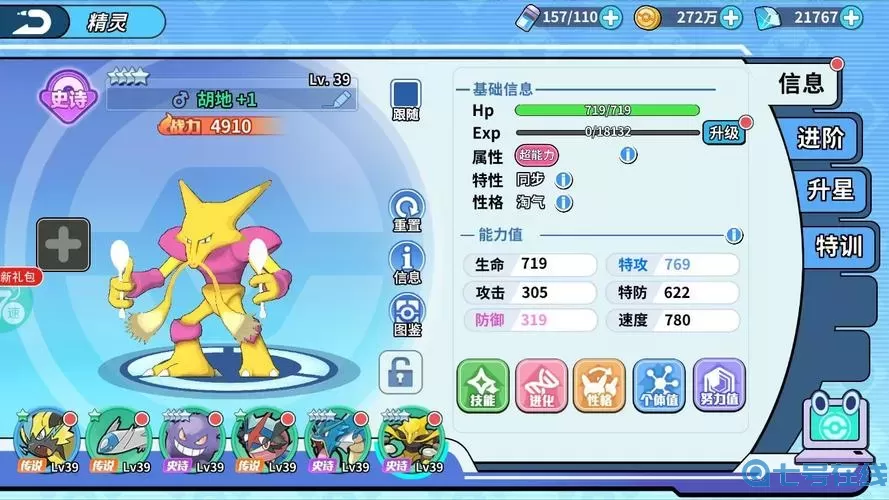Add more stamina with the plus button

(610, 17)
